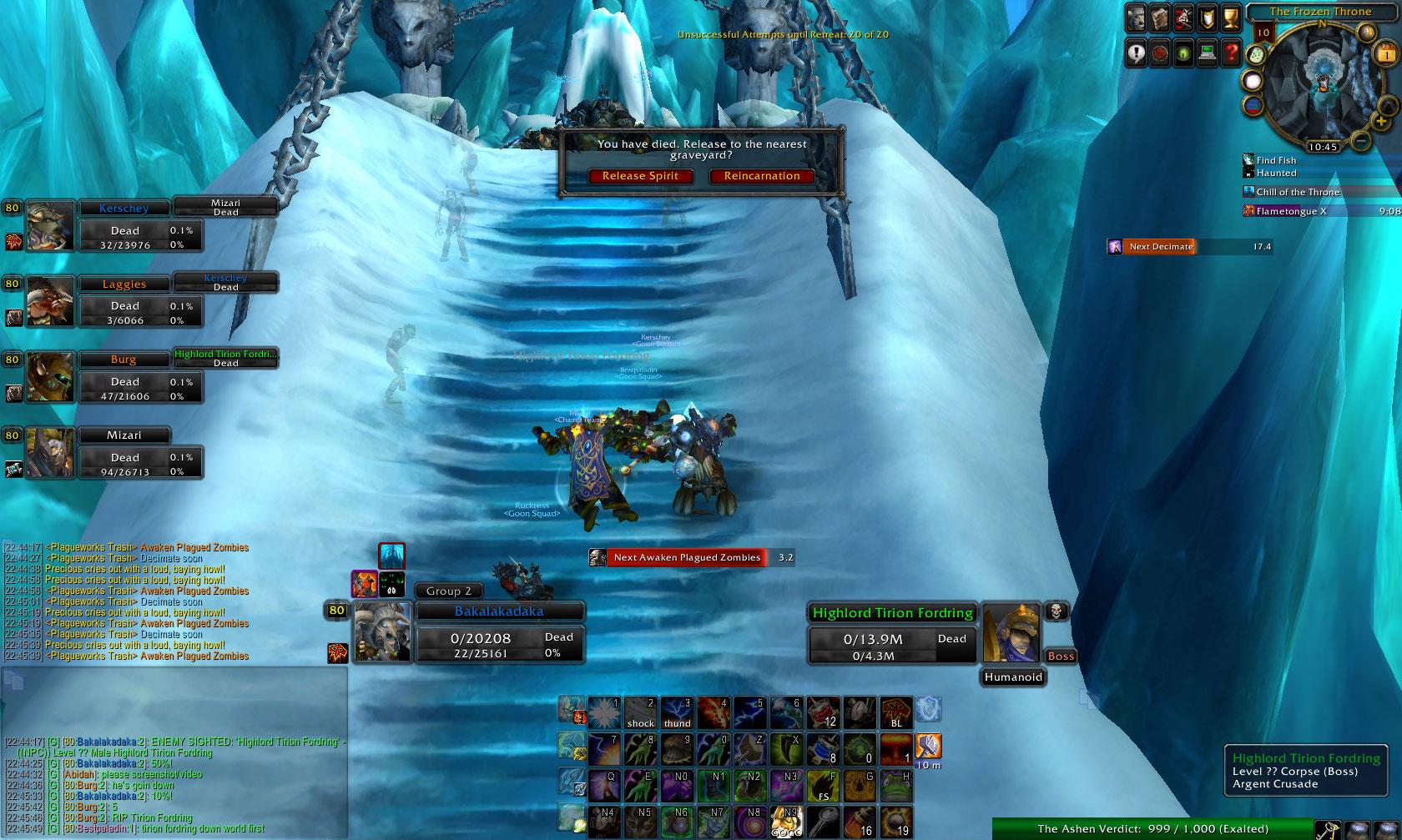Choose Reincarnation to self-resurrect

pos(761,176)
